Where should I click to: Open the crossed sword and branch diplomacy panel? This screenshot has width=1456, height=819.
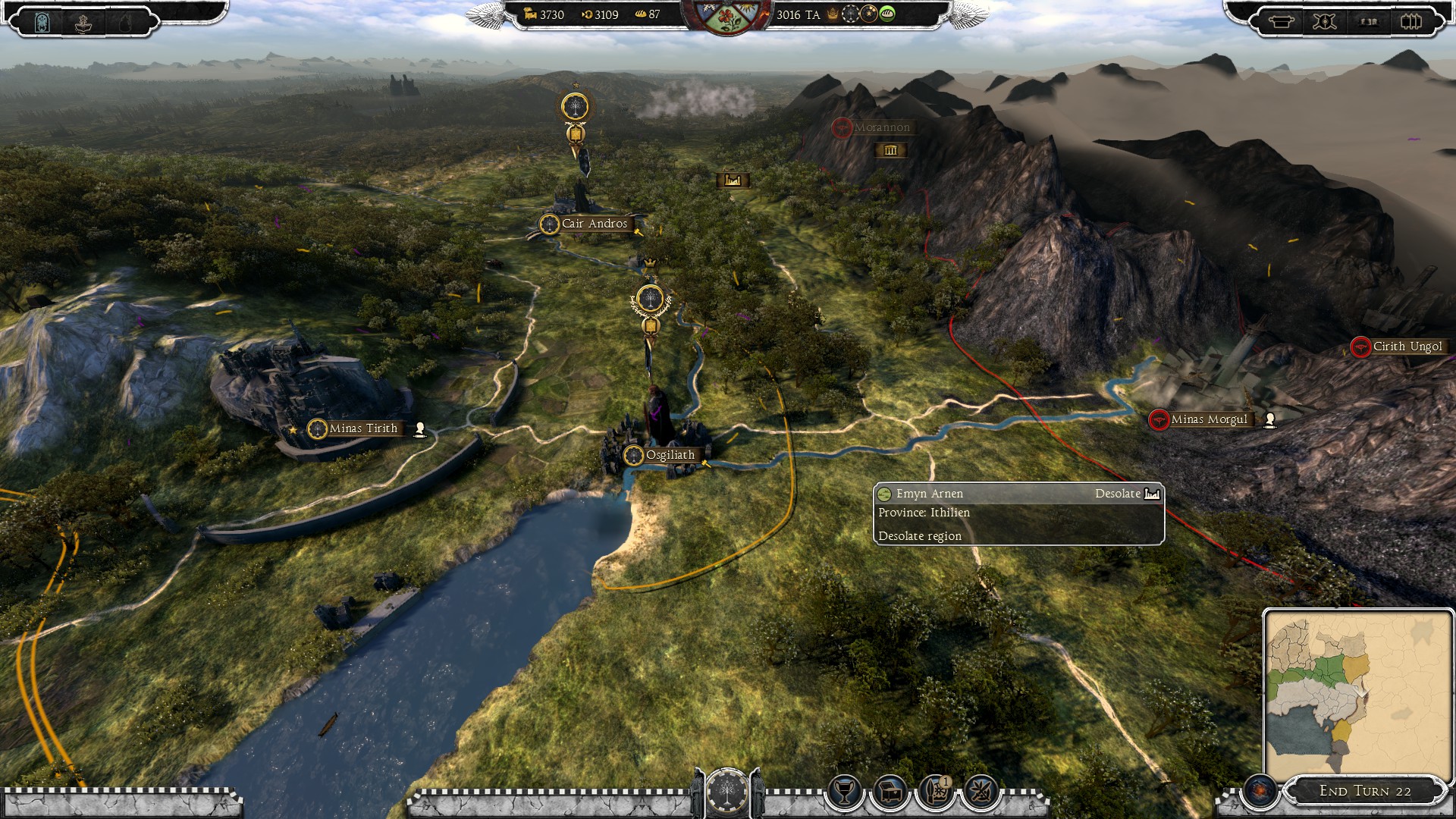tap(981, 792)
